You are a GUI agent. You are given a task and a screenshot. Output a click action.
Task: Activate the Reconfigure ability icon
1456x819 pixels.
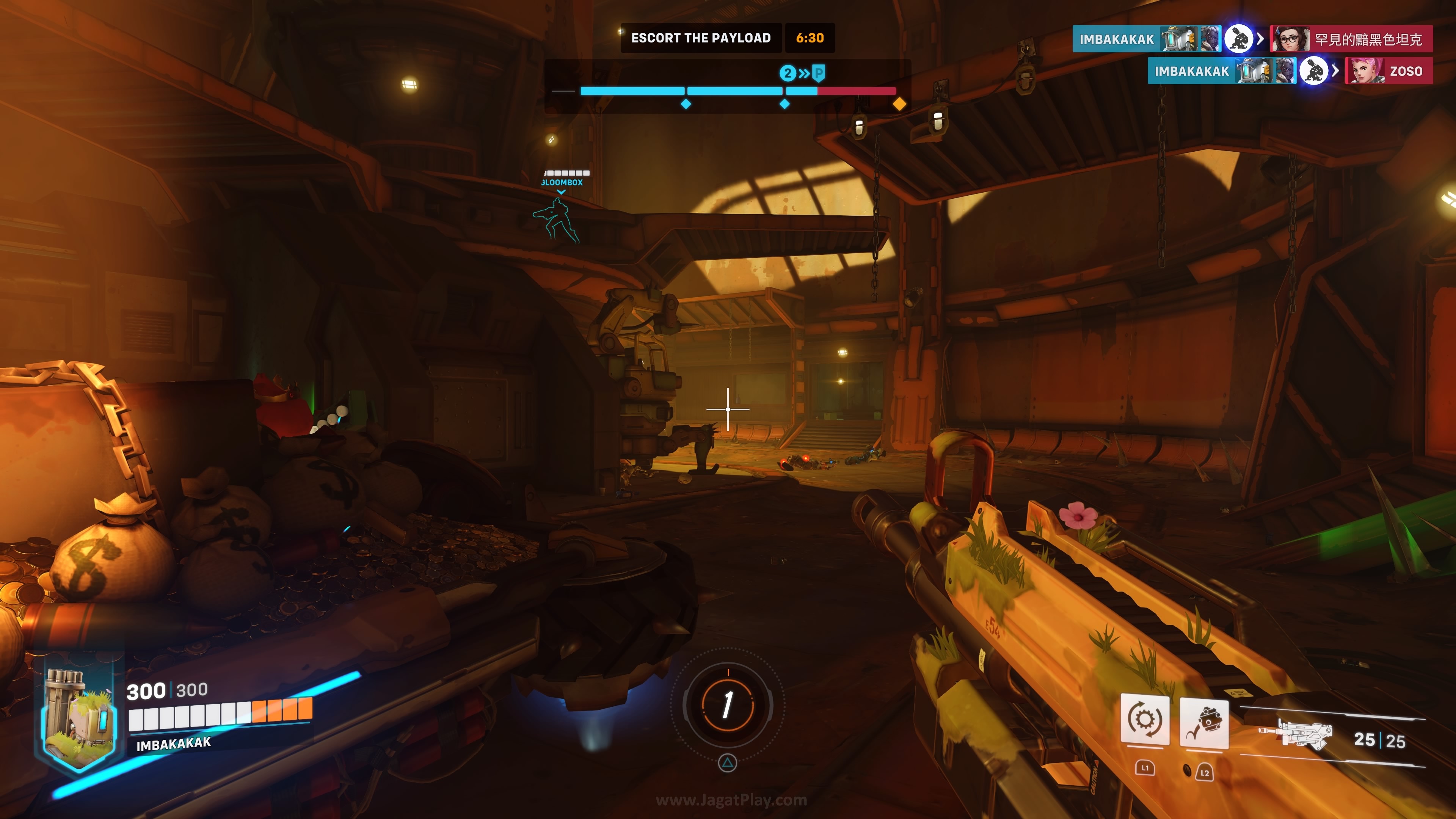coord(1145,720)
